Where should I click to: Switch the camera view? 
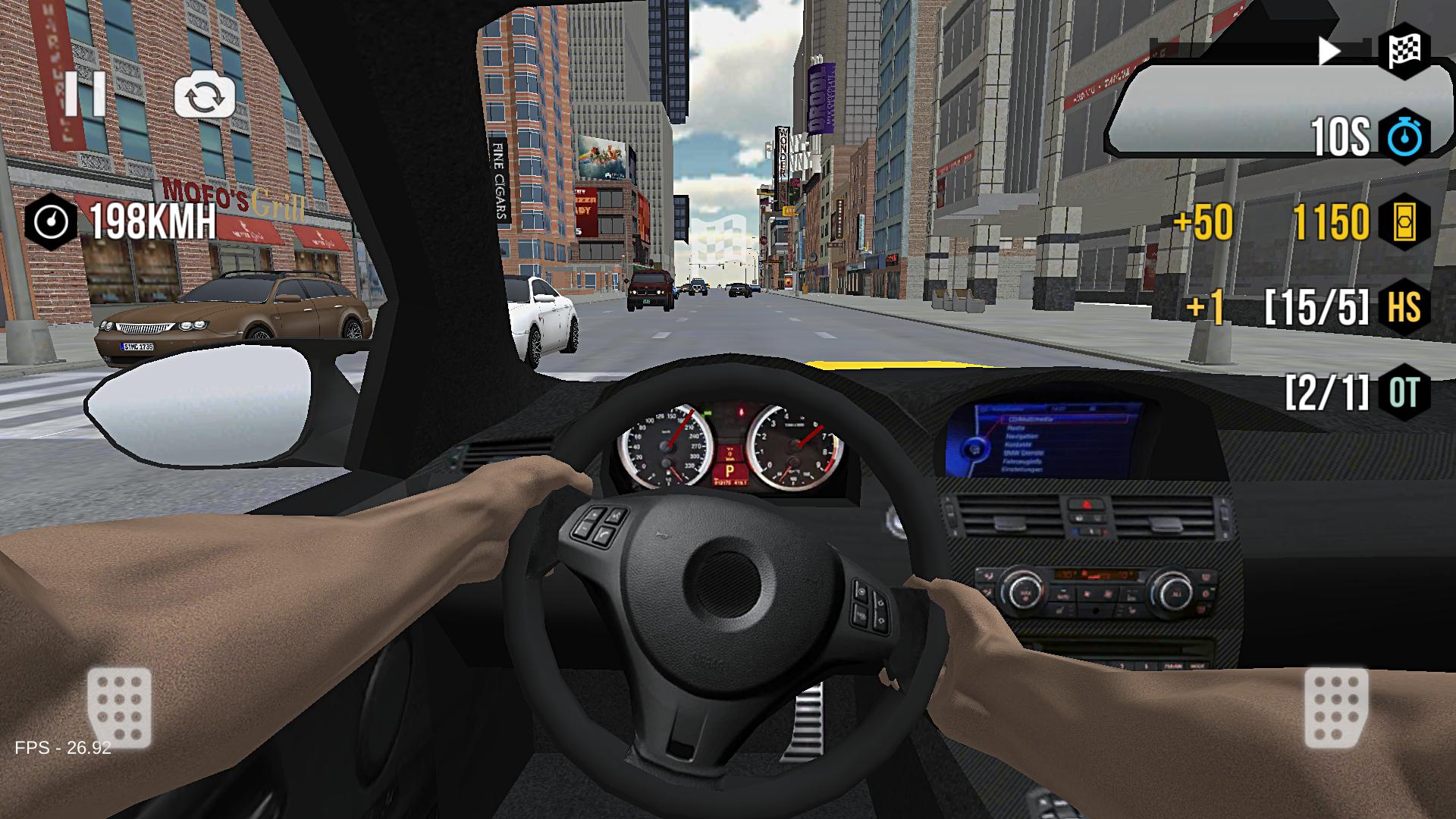[x=205, y=93]
